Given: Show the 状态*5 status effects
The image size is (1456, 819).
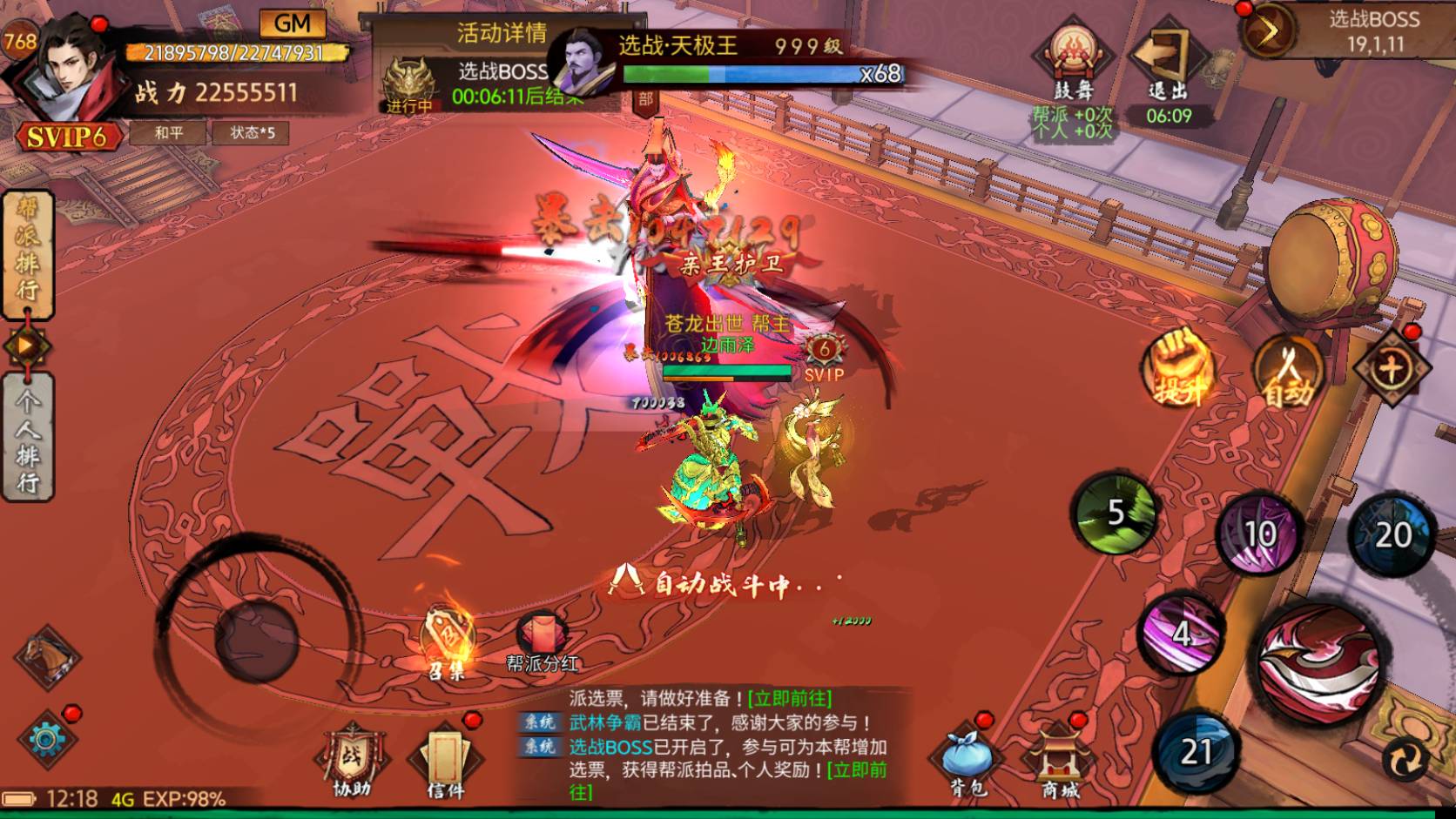Looking at the screenshot, I should 252,133.
